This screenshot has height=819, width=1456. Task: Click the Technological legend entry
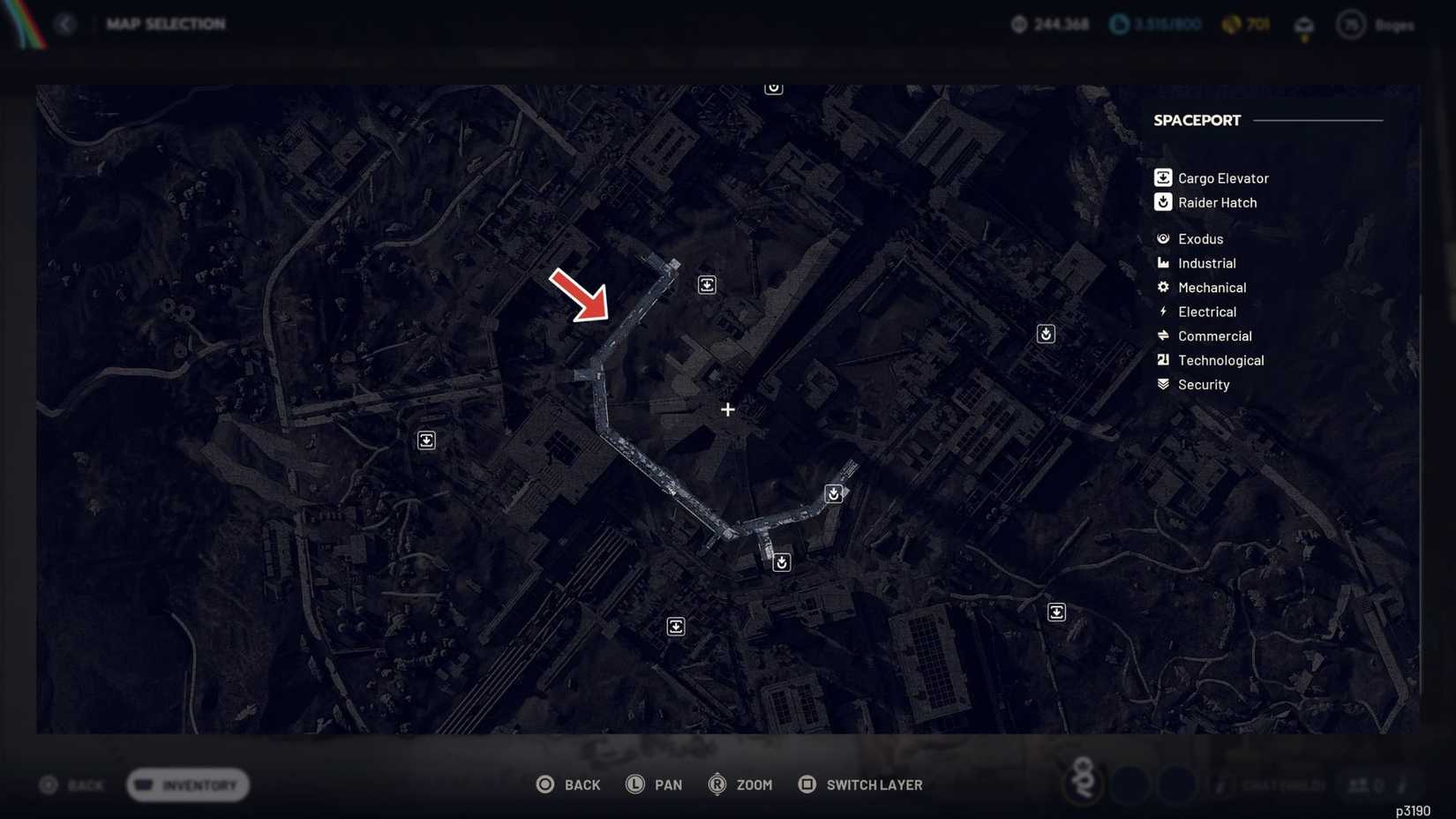(1221, 360)
